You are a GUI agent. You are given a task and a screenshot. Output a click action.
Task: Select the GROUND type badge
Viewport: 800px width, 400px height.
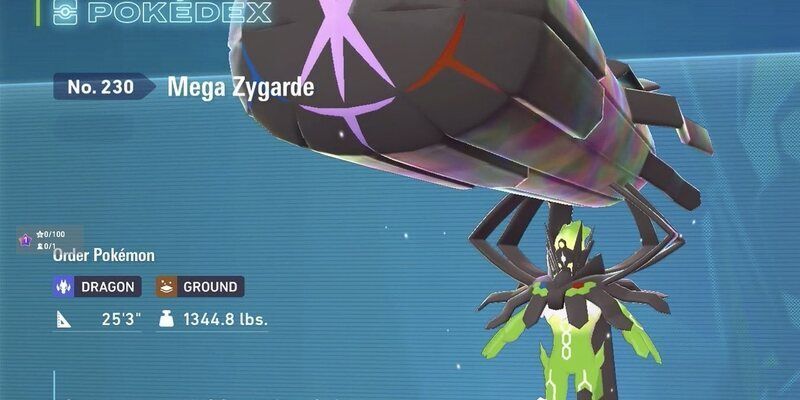point(200,287)
